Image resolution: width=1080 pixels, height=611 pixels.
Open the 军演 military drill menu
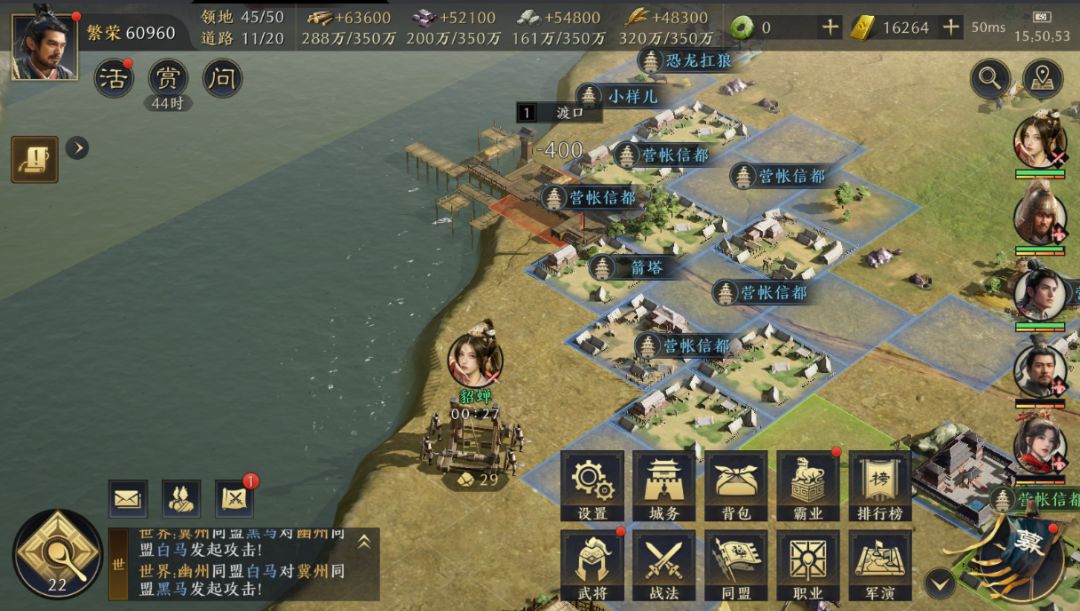(x=880, y=563)
